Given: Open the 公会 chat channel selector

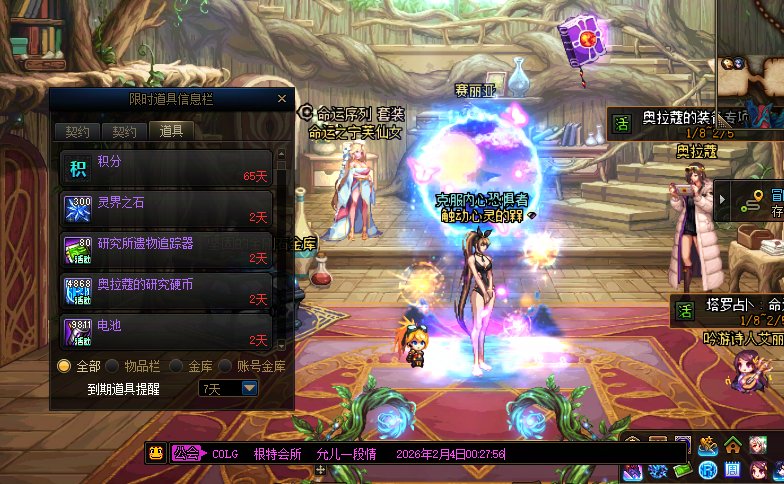Looking at the screenshot, I should [186, 453].
